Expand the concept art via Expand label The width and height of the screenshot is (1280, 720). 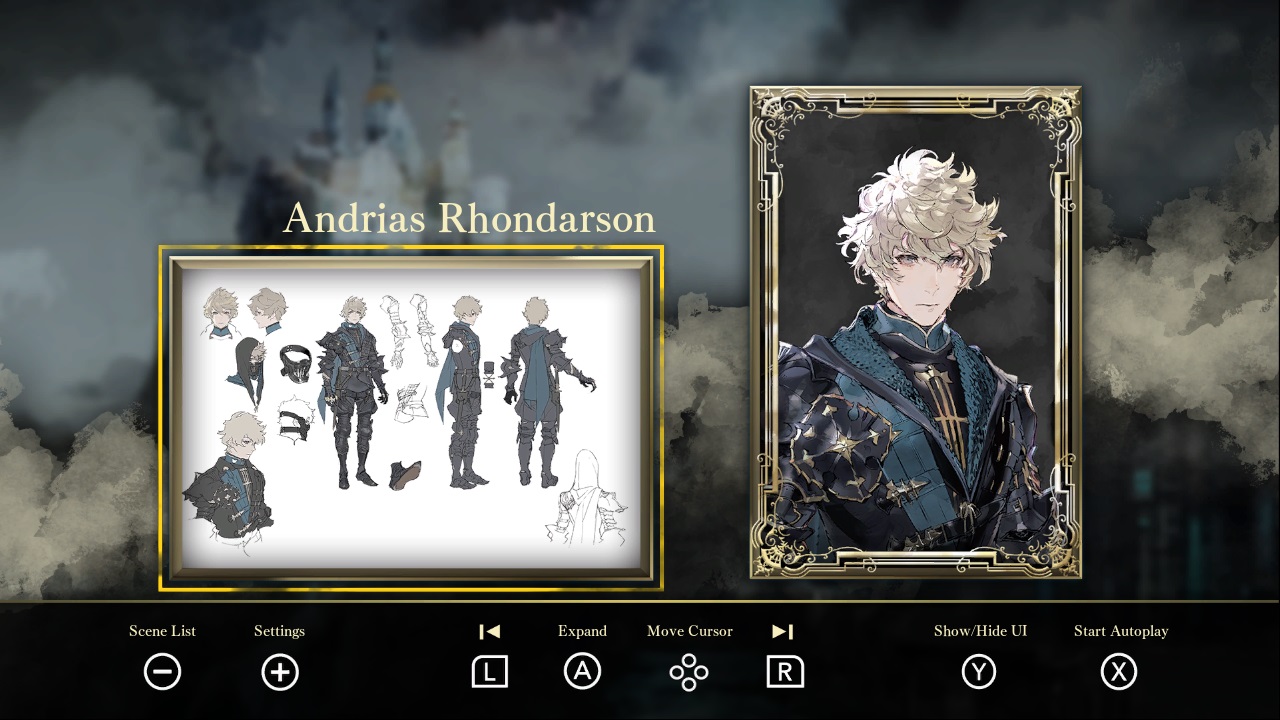(x=583, y=631)
